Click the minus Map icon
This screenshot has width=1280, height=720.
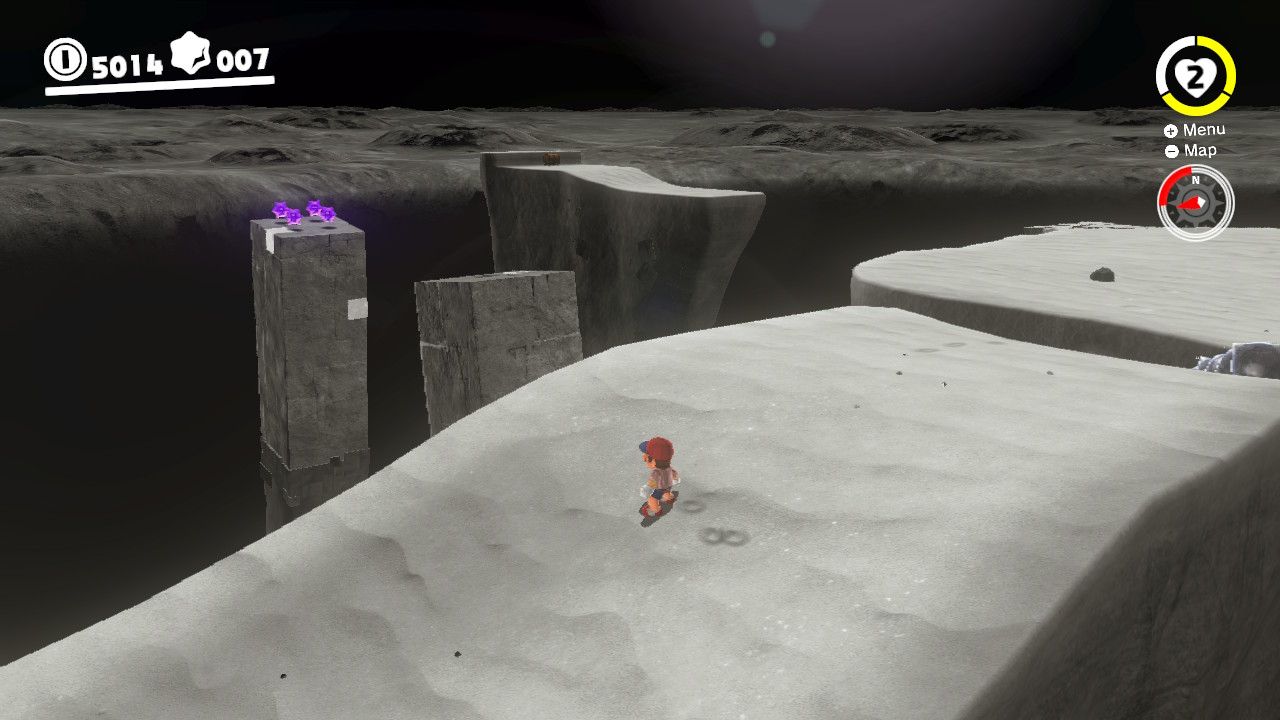(1170, 150)
